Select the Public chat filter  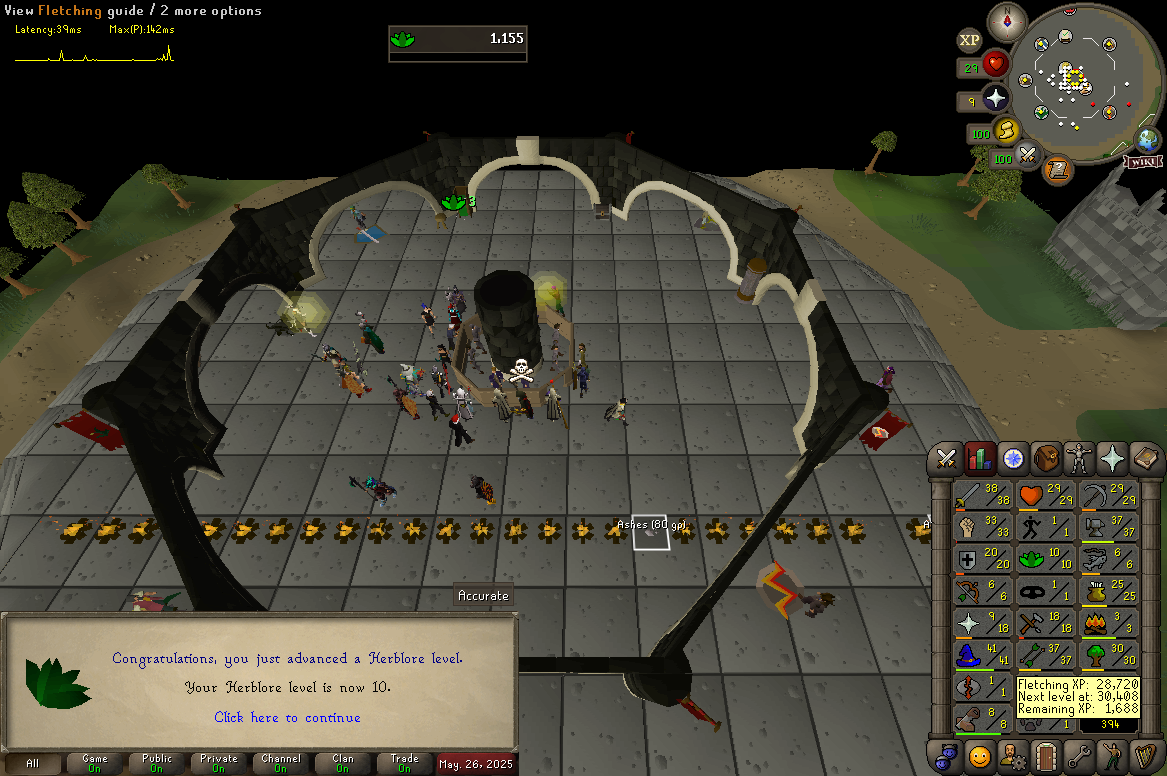157,763
